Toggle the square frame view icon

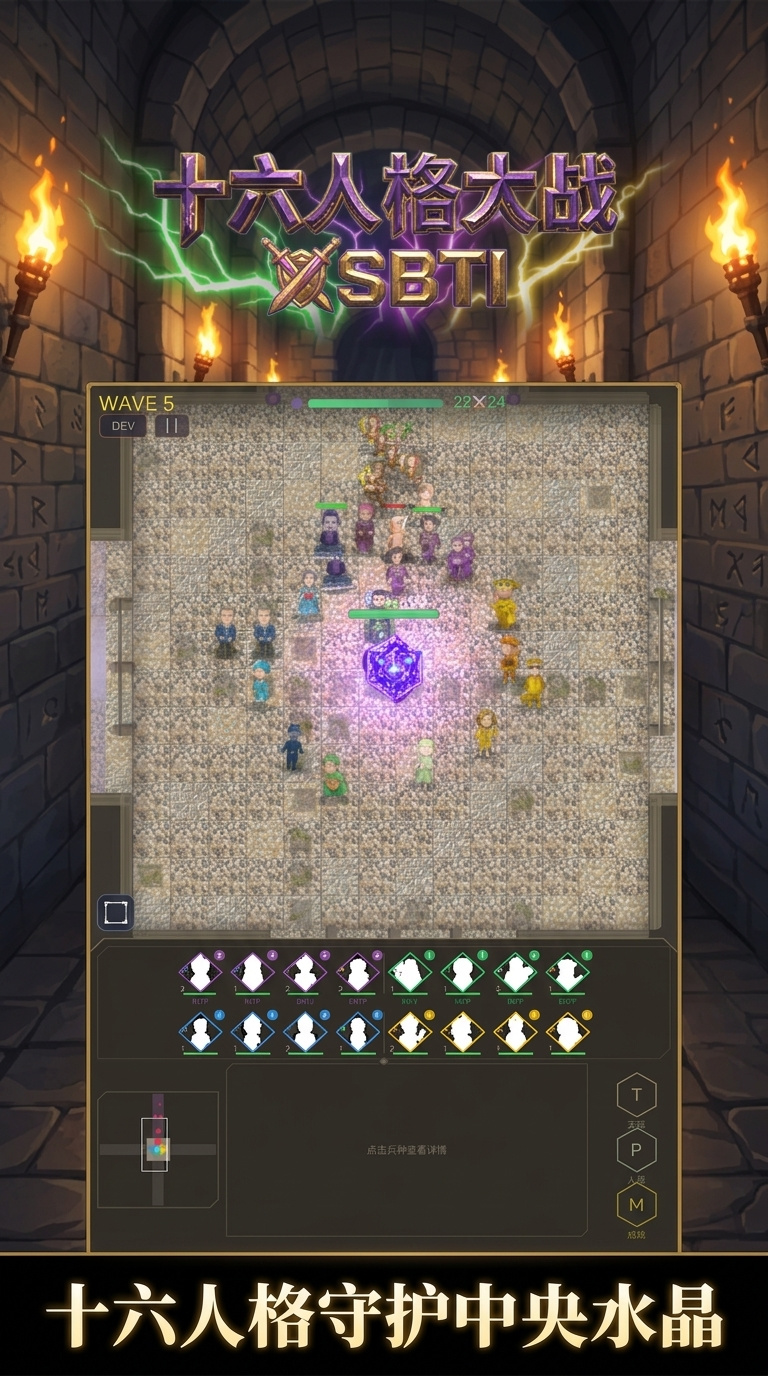point(115,913)
